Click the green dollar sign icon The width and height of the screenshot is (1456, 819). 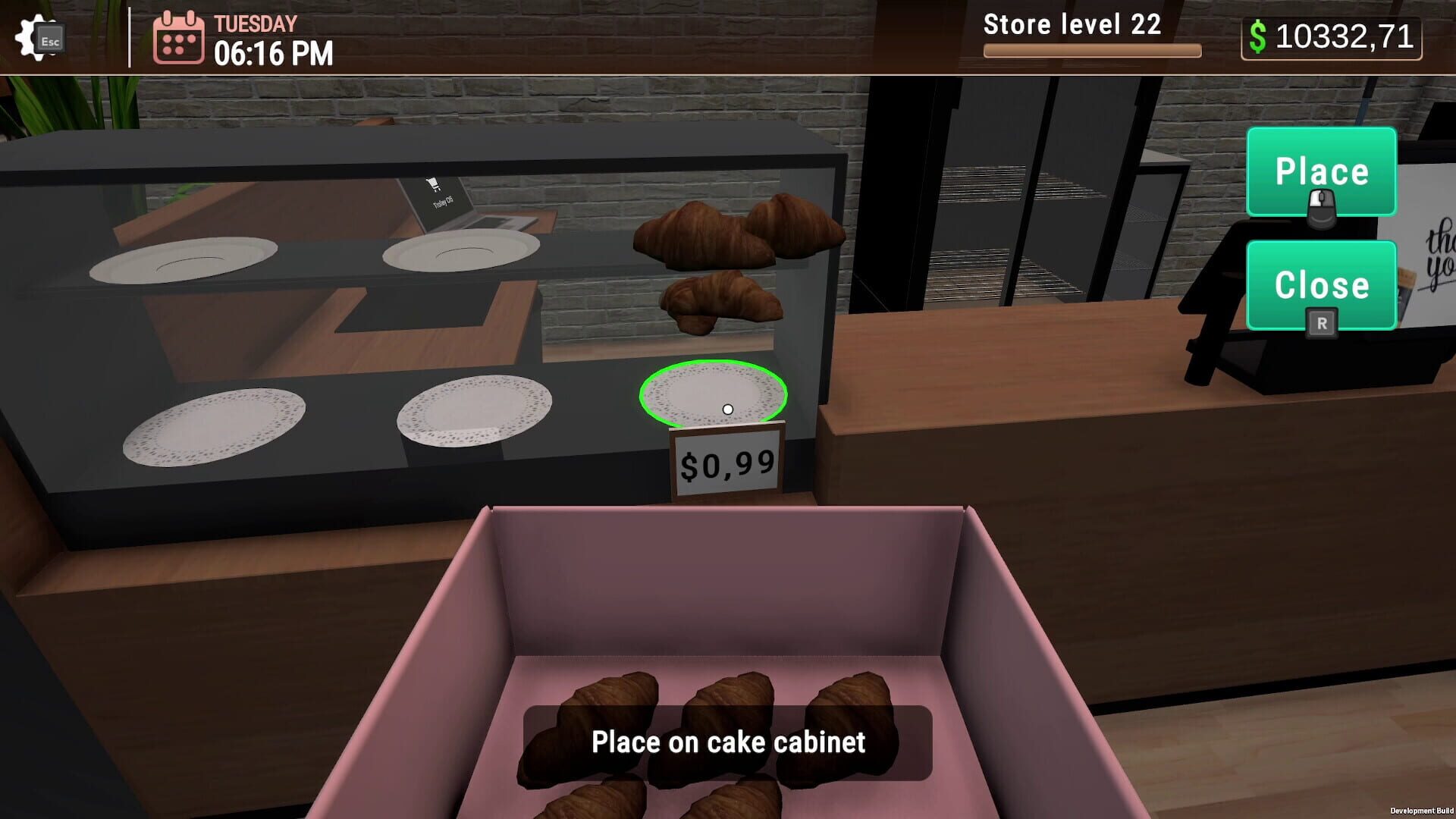(1259, 36)
